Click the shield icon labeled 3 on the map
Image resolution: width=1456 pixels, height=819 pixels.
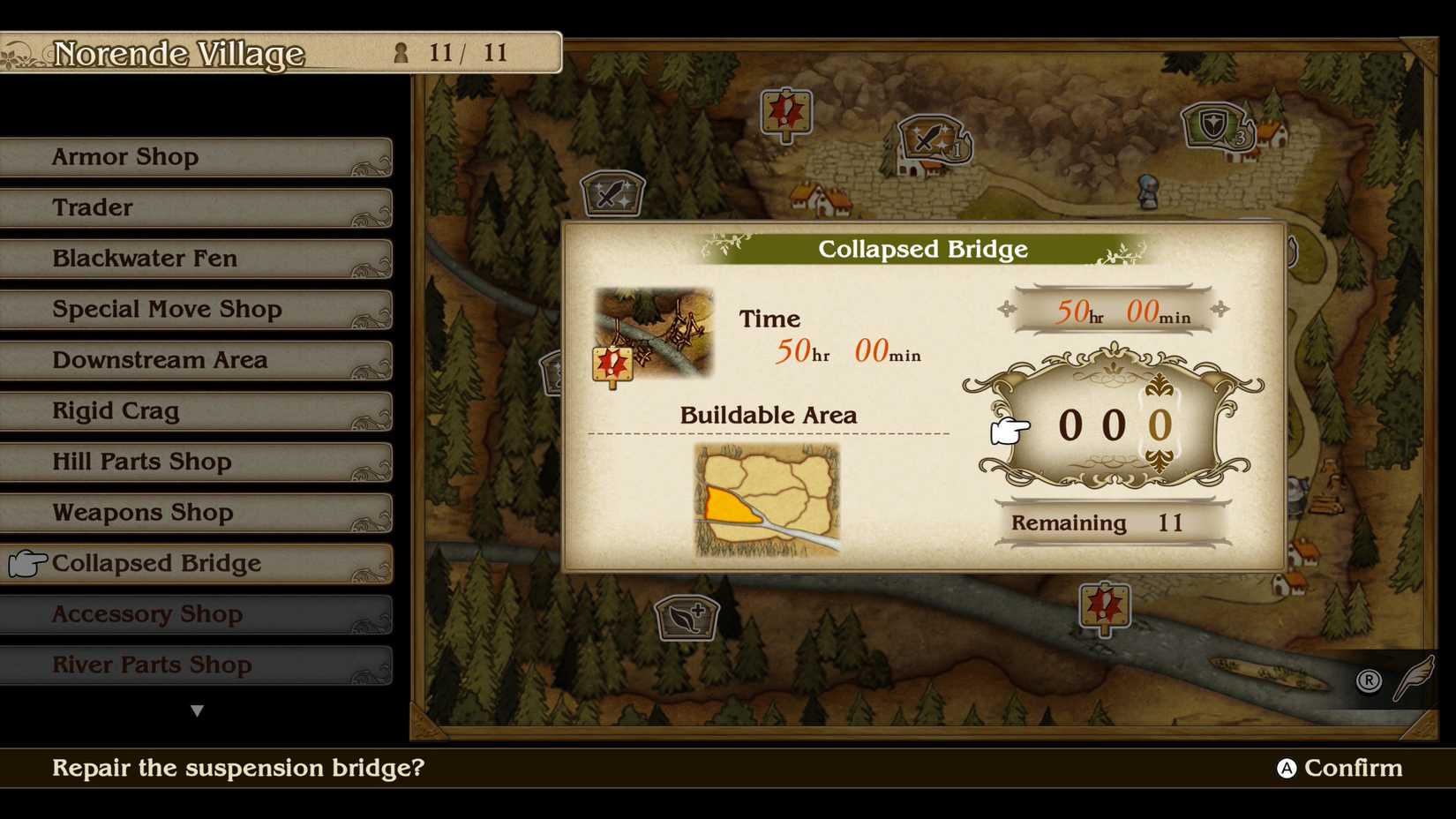[x=1212, y=124]
